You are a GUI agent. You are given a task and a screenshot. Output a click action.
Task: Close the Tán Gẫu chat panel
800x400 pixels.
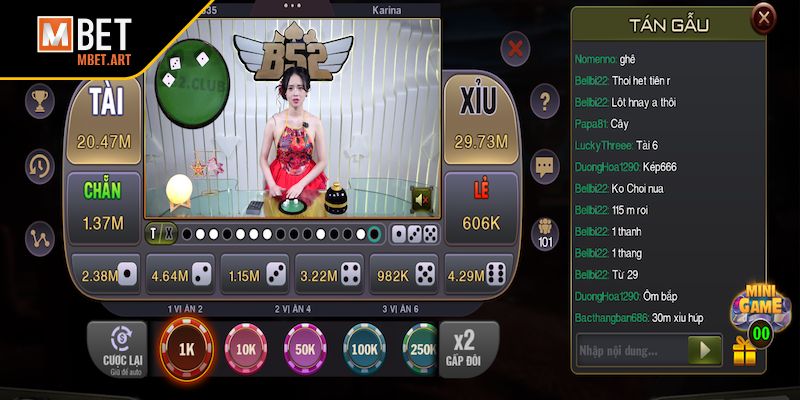[x=763, y=17]
